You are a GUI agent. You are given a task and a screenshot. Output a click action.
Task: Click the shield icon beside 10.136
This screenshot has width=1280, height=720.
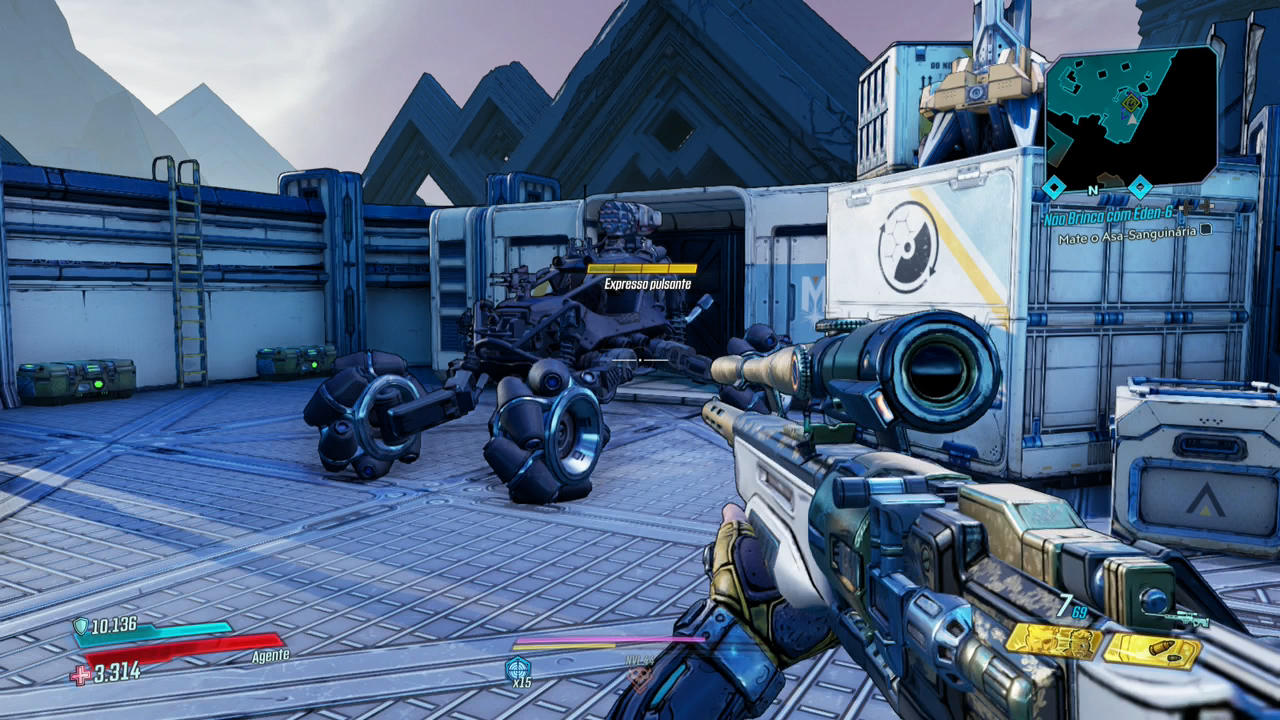coord(81,627)
